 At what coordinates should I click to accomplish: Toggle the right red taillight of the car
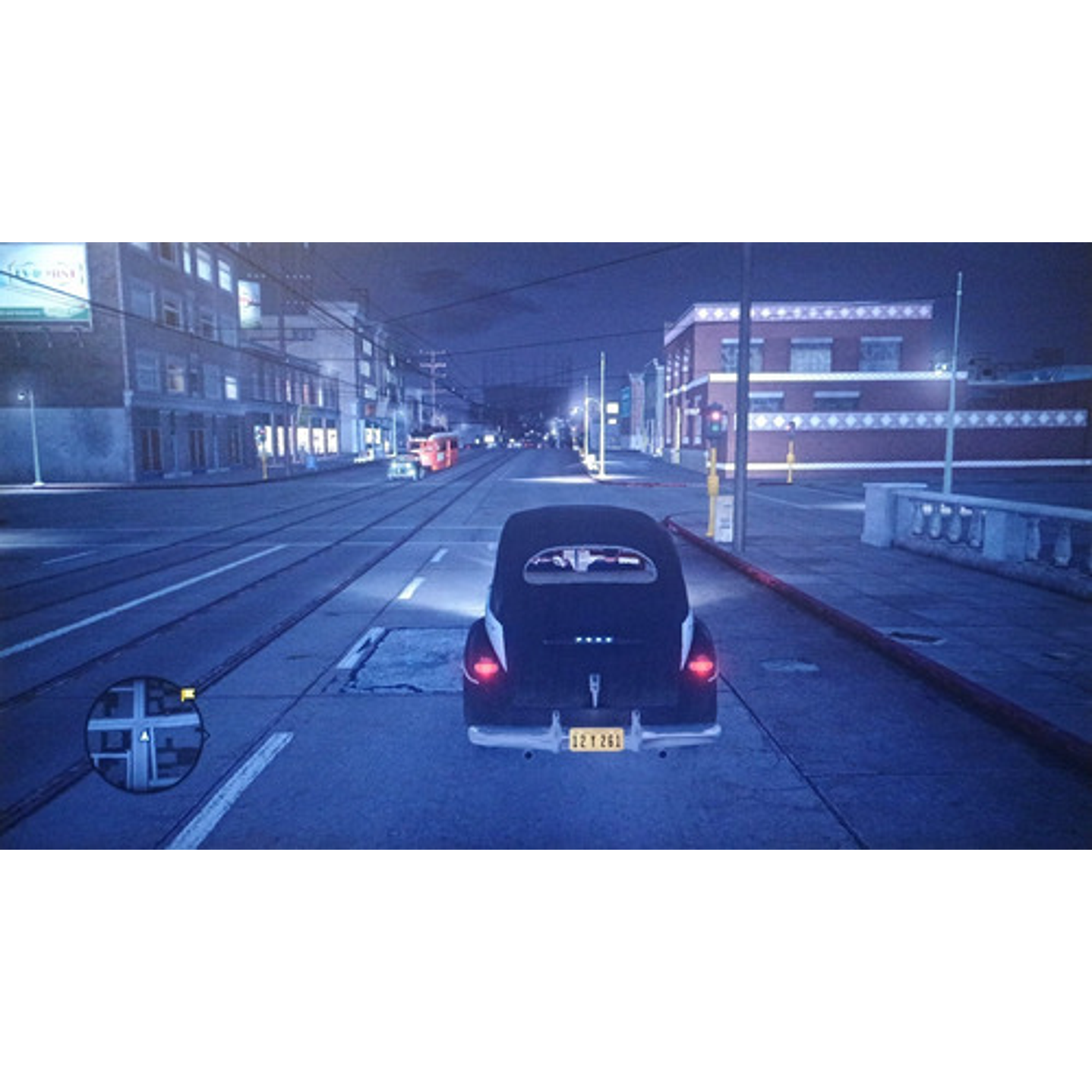[x=701, y=668]
